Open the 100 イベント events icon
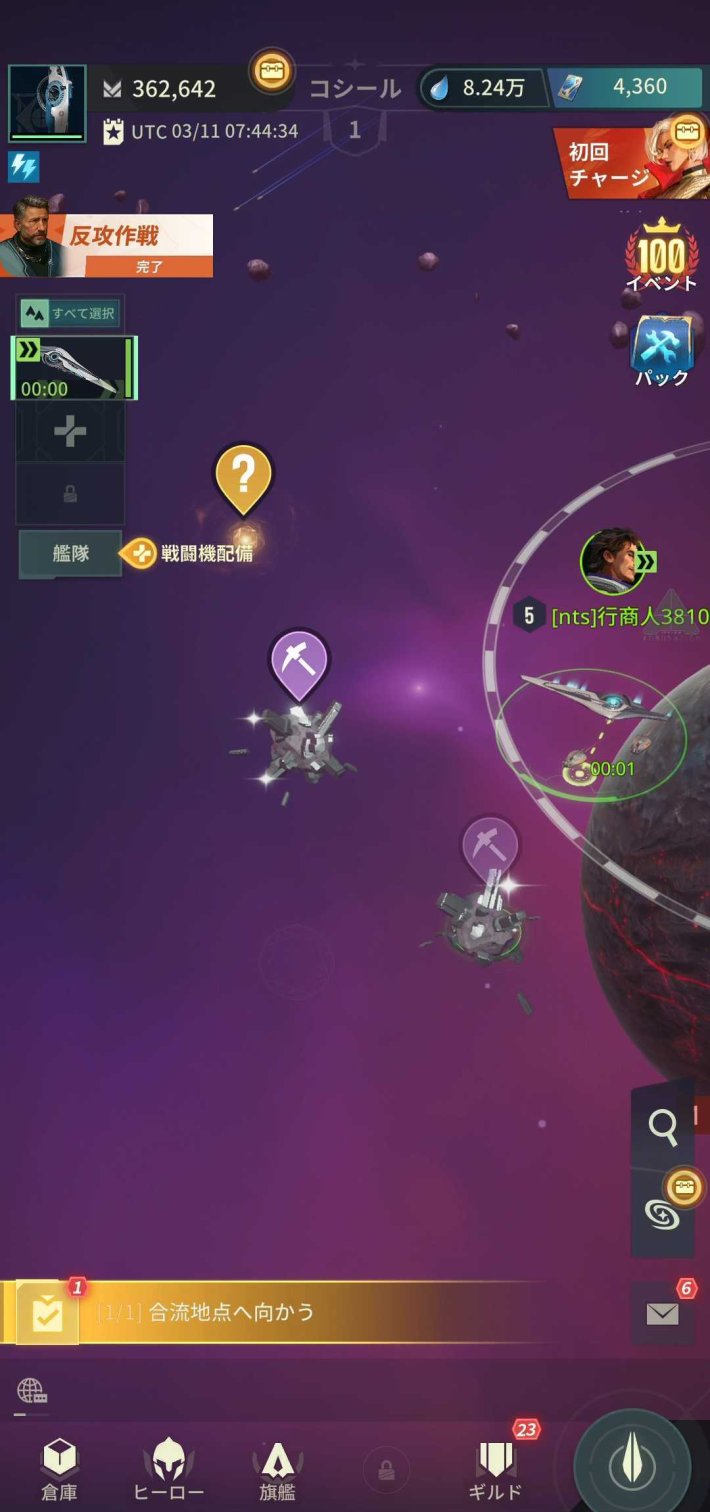 pyautogui.click(x=660, y=255)
